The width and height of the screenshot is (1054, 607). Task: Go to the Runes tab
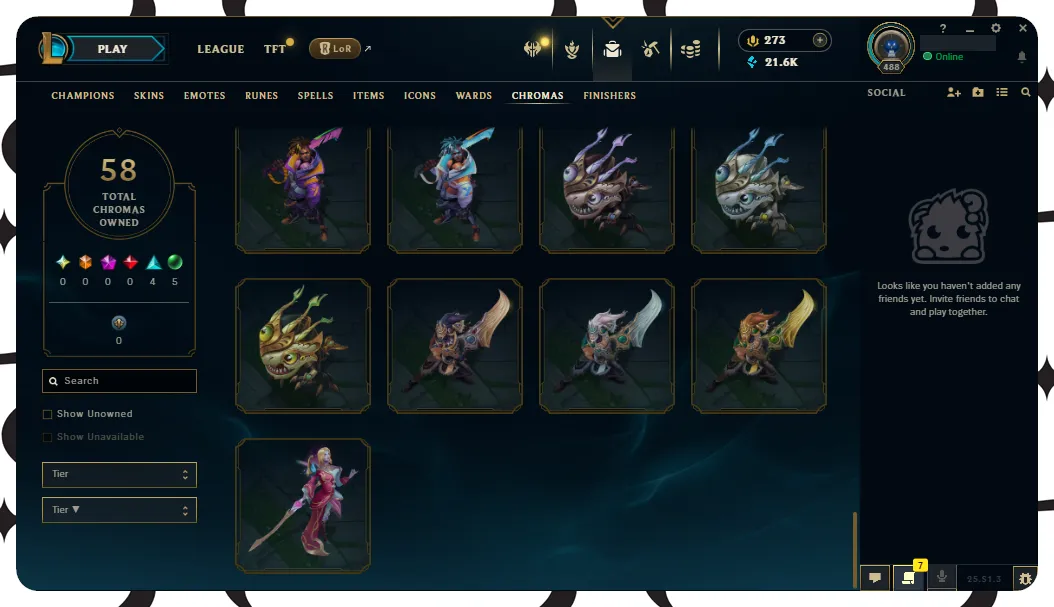point(262,96)
